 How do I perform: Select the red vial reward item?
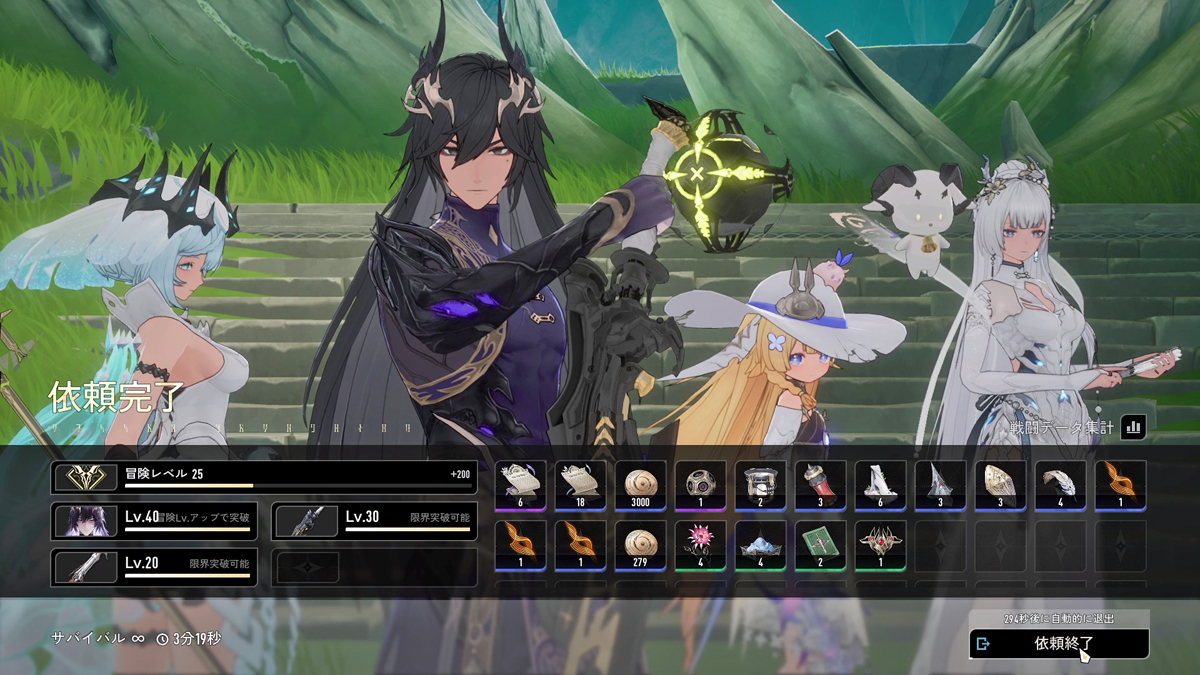click(820, 486)
